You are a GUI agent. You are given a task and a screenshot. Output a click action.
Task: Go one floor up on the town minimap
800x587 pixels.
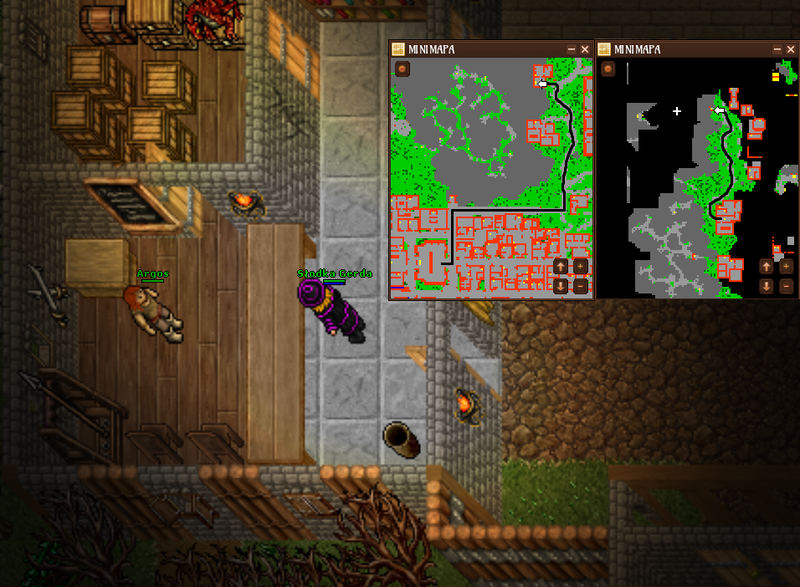click(x=561, y=267)
